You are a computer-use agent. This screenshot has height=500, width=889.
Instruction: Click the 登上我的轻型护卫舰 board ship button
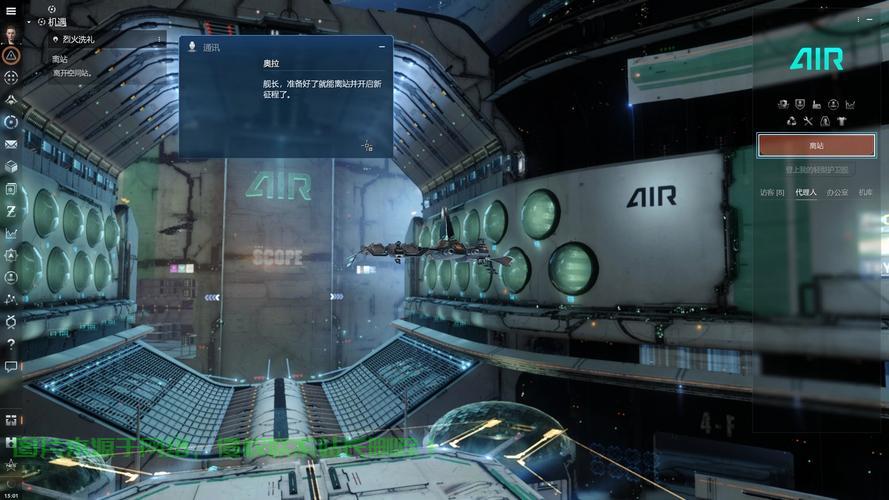816,170
